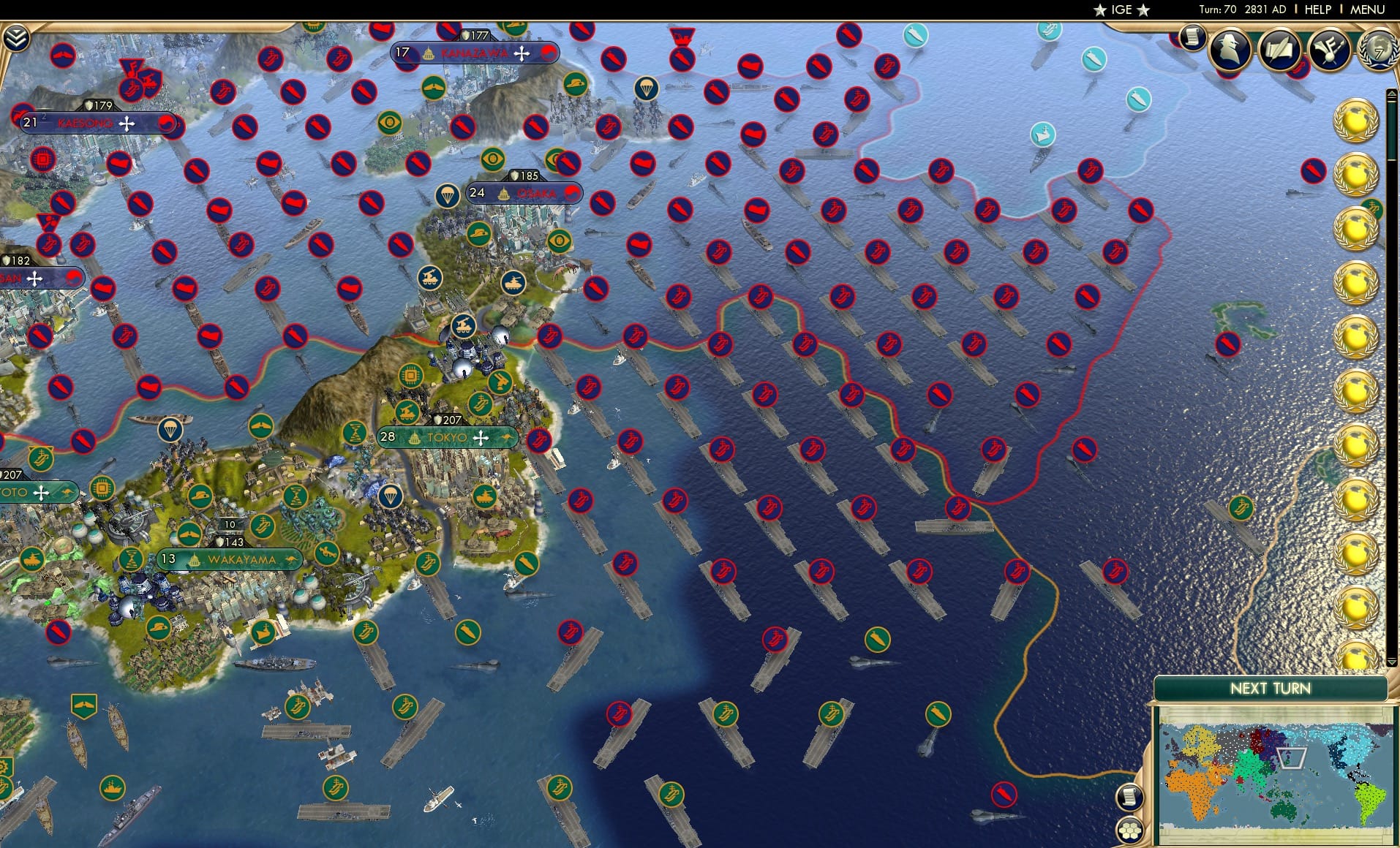Click the flower-shaped strategic view icon near minimap
1400x848 pixels.
pyautogui.click(x=1130, y=832)
